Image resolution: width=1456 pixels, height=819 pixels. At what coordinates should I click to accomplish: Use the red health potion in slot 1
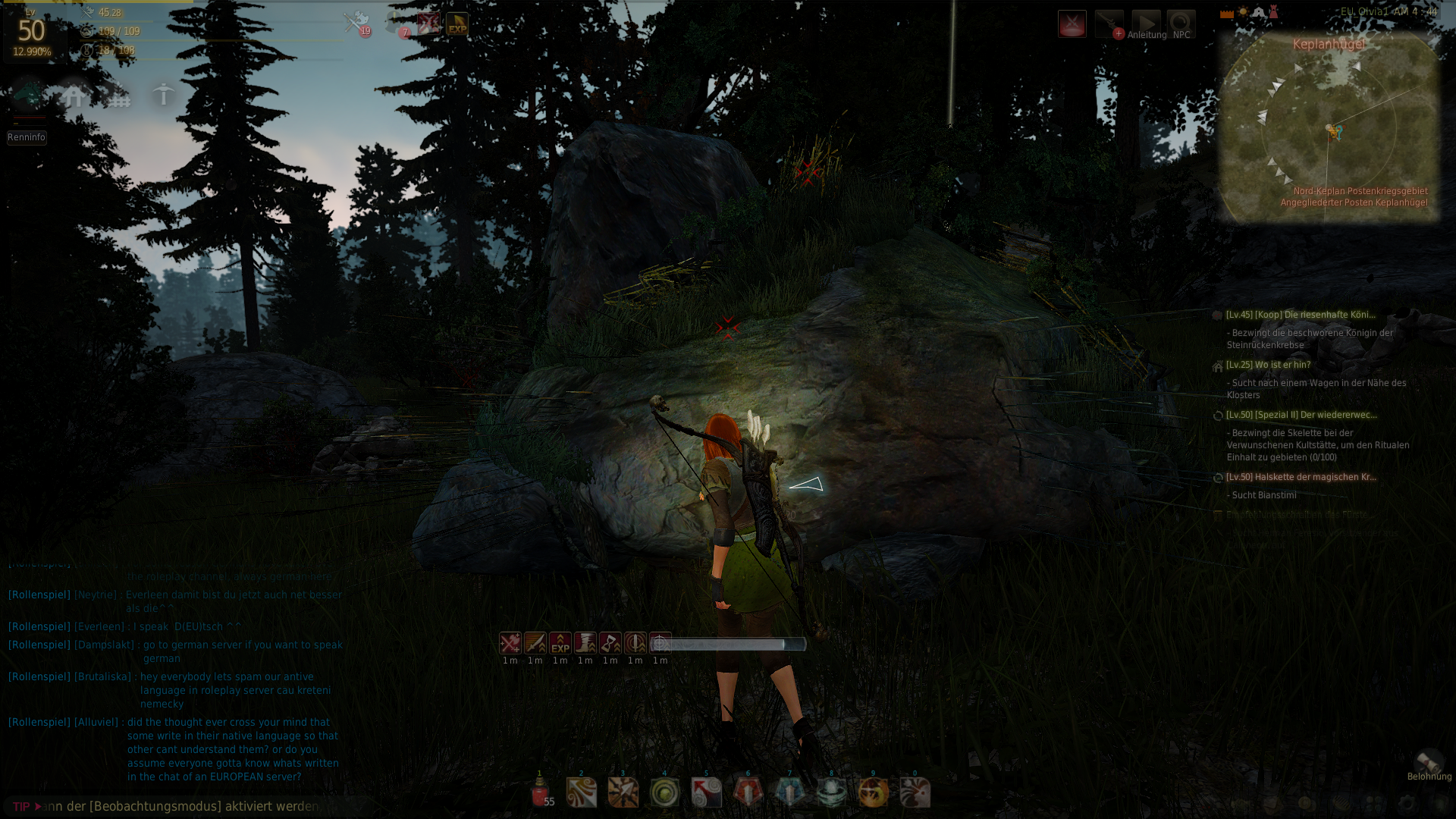[x=540, y=793]
